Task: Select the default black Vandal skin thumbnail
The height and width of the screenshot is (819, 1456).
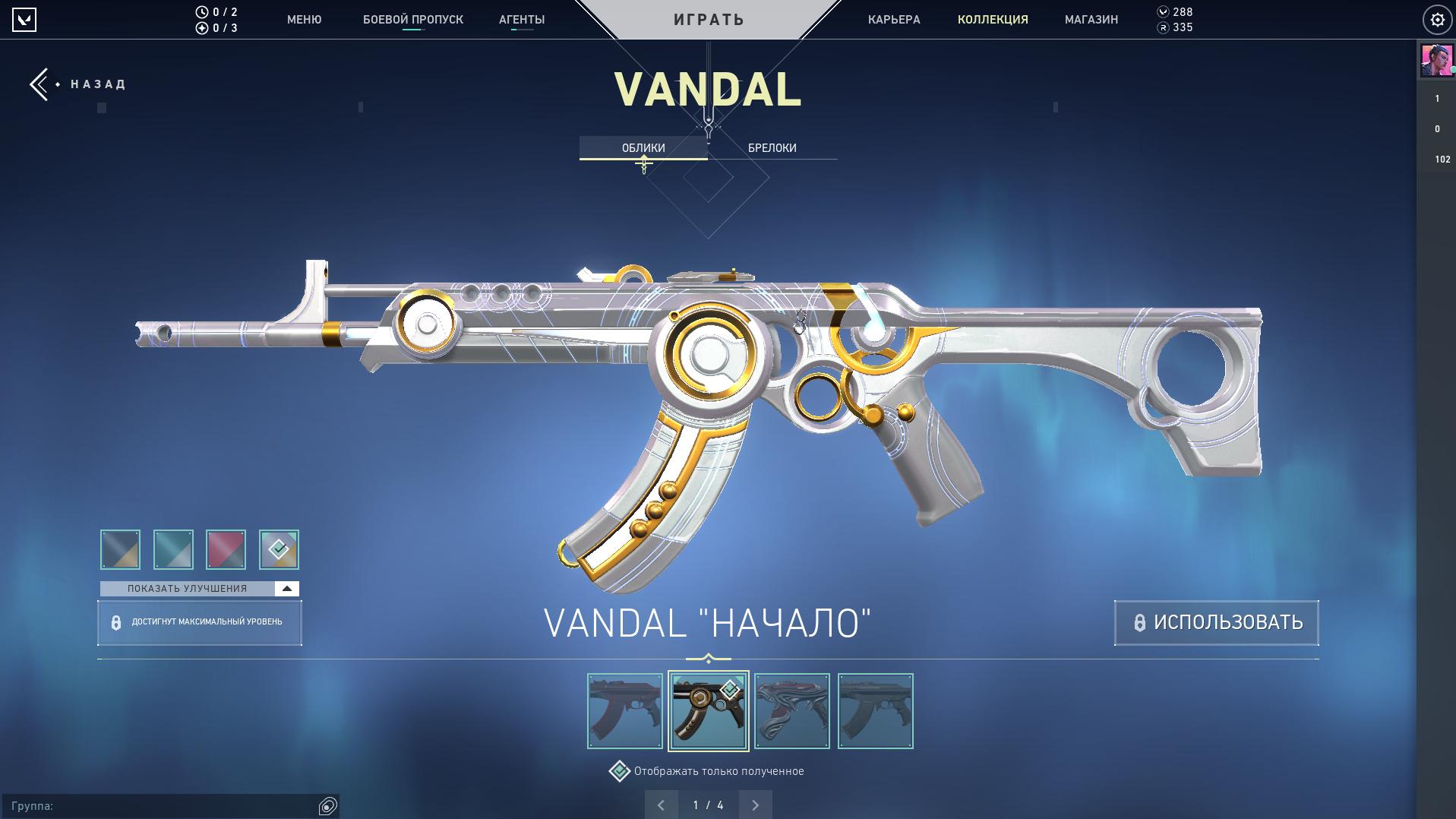Action: pyautogui.click(x=625, y=711)
